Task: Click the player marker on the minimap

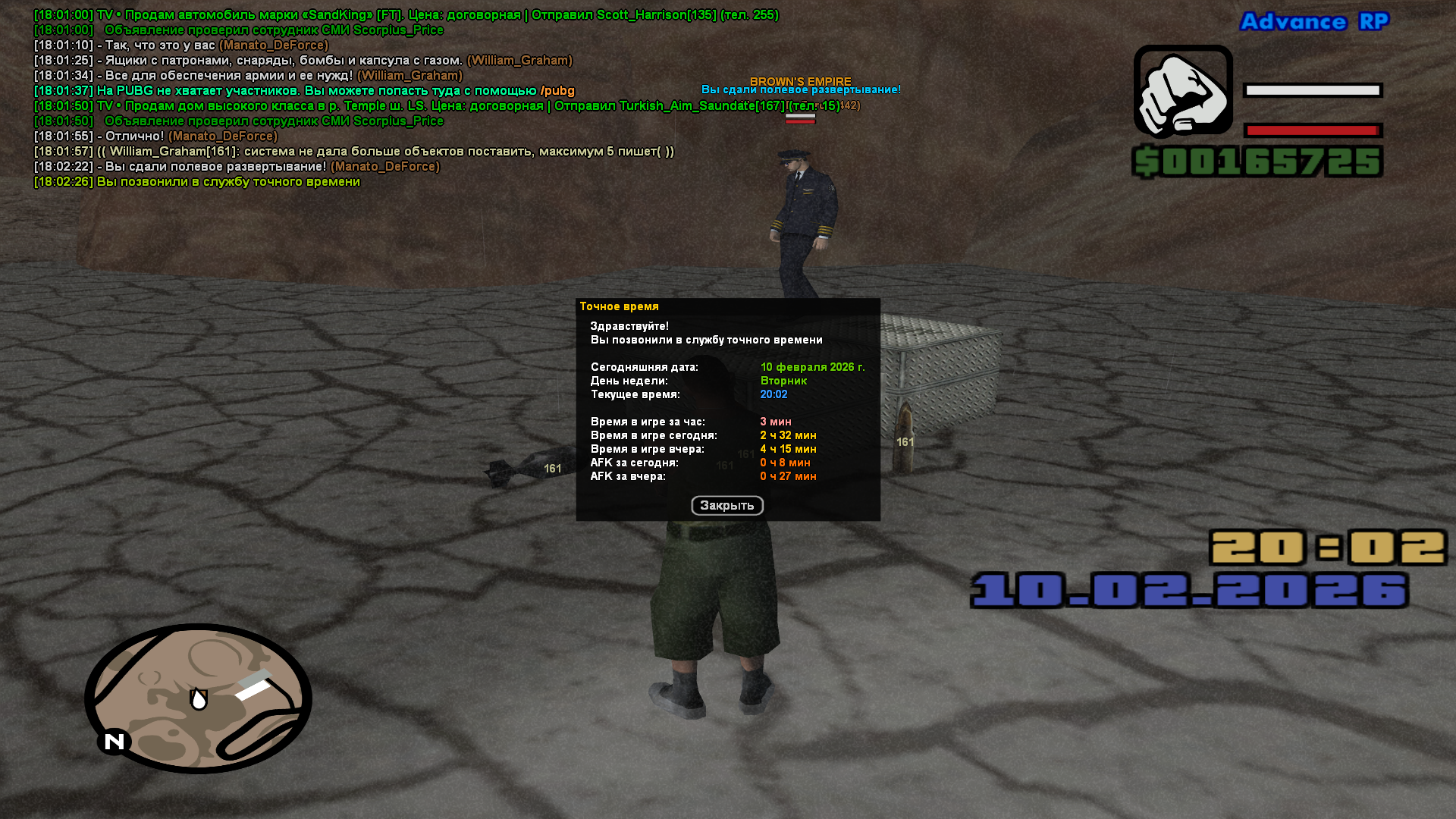Action: click(x=199, y=698)
